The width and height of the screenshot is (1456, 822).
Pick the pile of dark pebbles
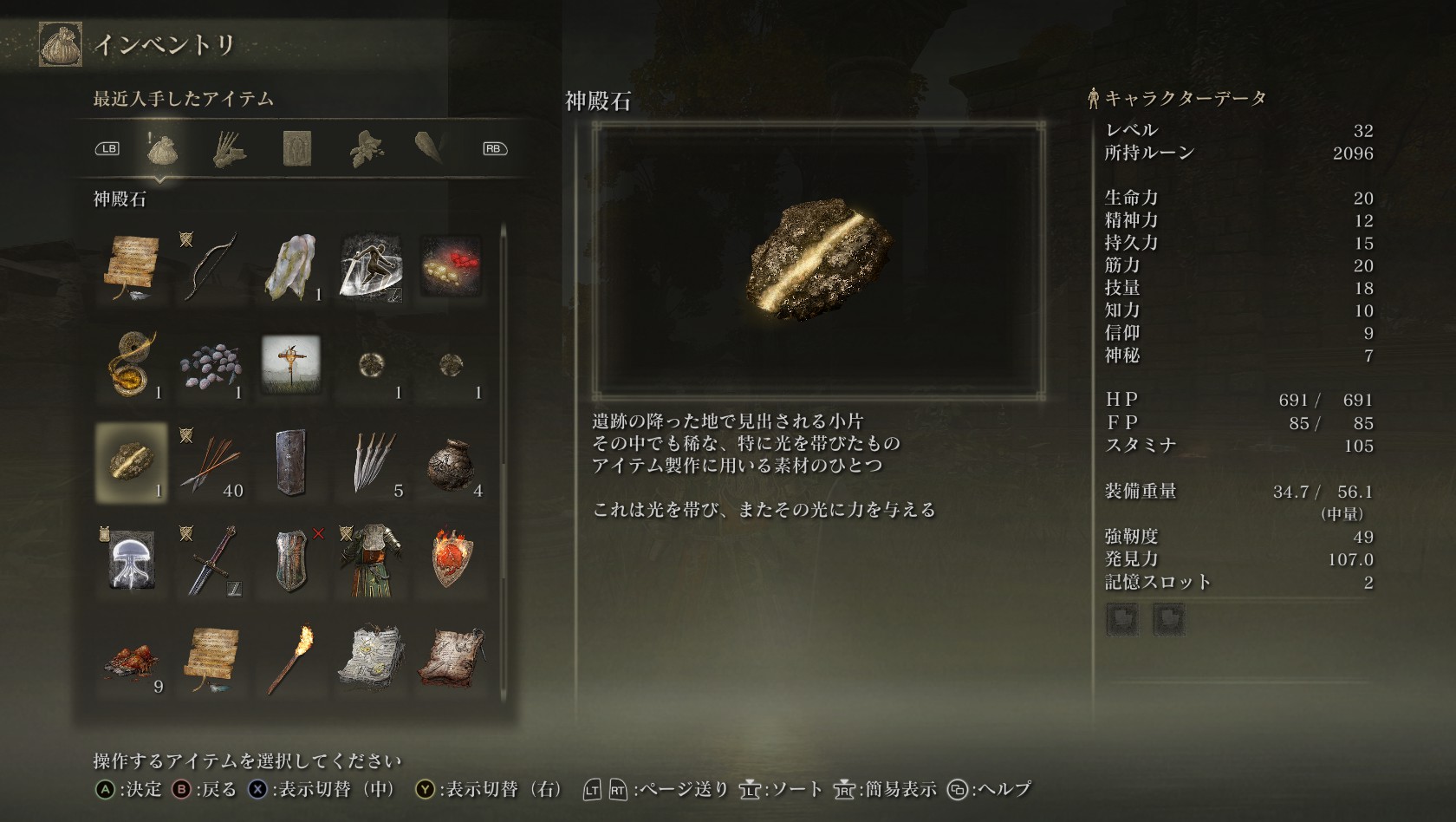(211, 364)
